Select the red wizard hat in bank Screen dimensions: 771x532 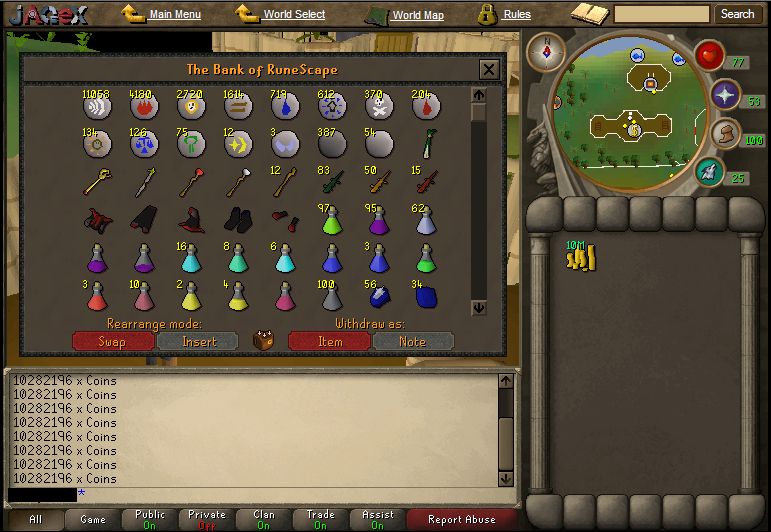[x=190, y=220]
